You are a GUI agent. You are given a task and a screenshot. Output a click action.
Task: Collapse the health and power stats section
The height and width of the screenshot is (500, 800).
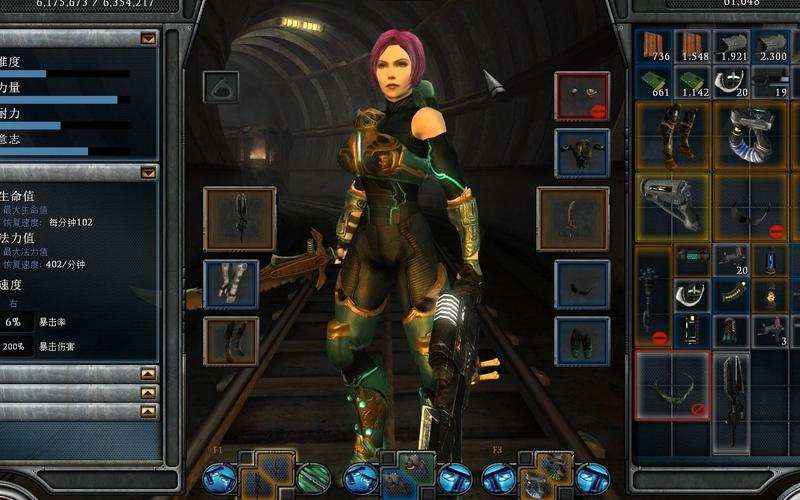(149, 172)
